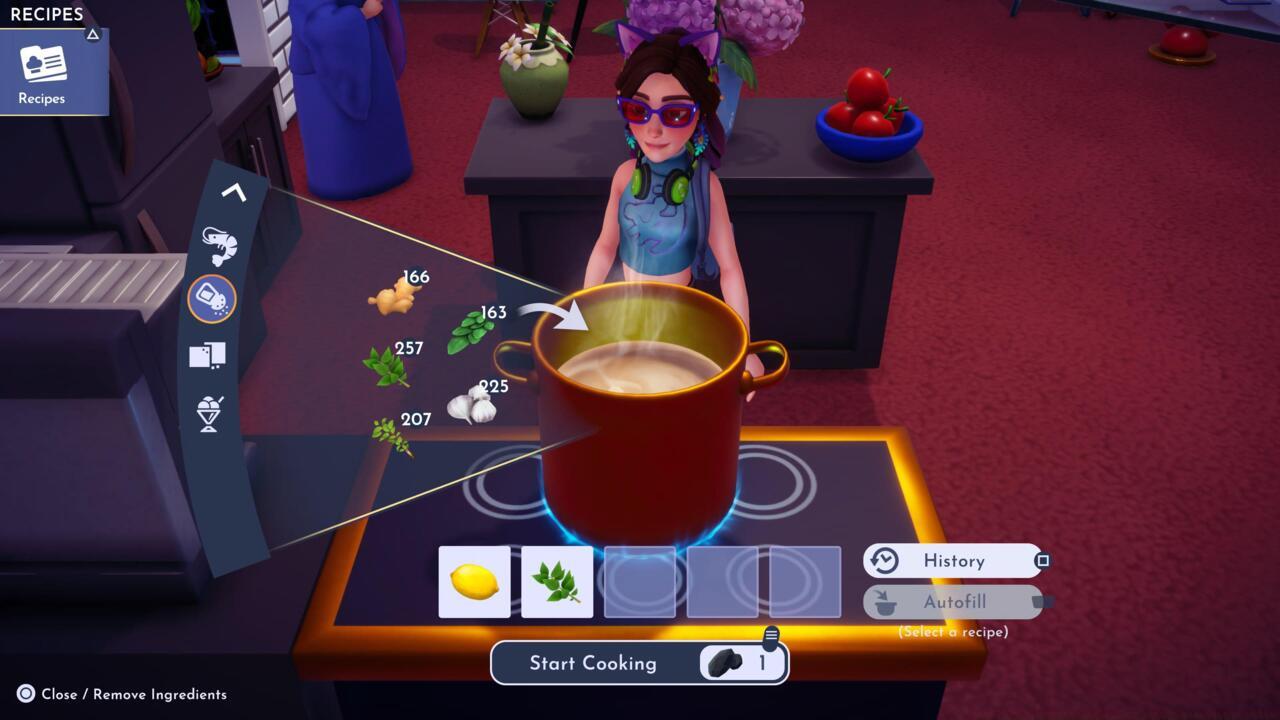Switch to the ice cream sundae category

pos(209,413)
